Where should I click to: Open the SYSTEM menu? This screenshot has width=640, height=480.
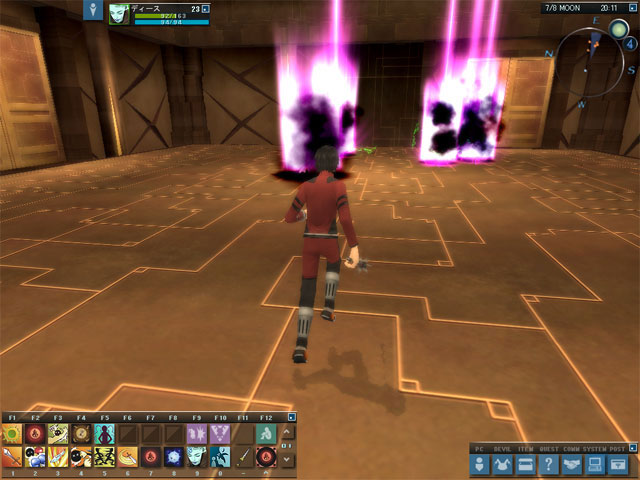(x=595, y=464)
